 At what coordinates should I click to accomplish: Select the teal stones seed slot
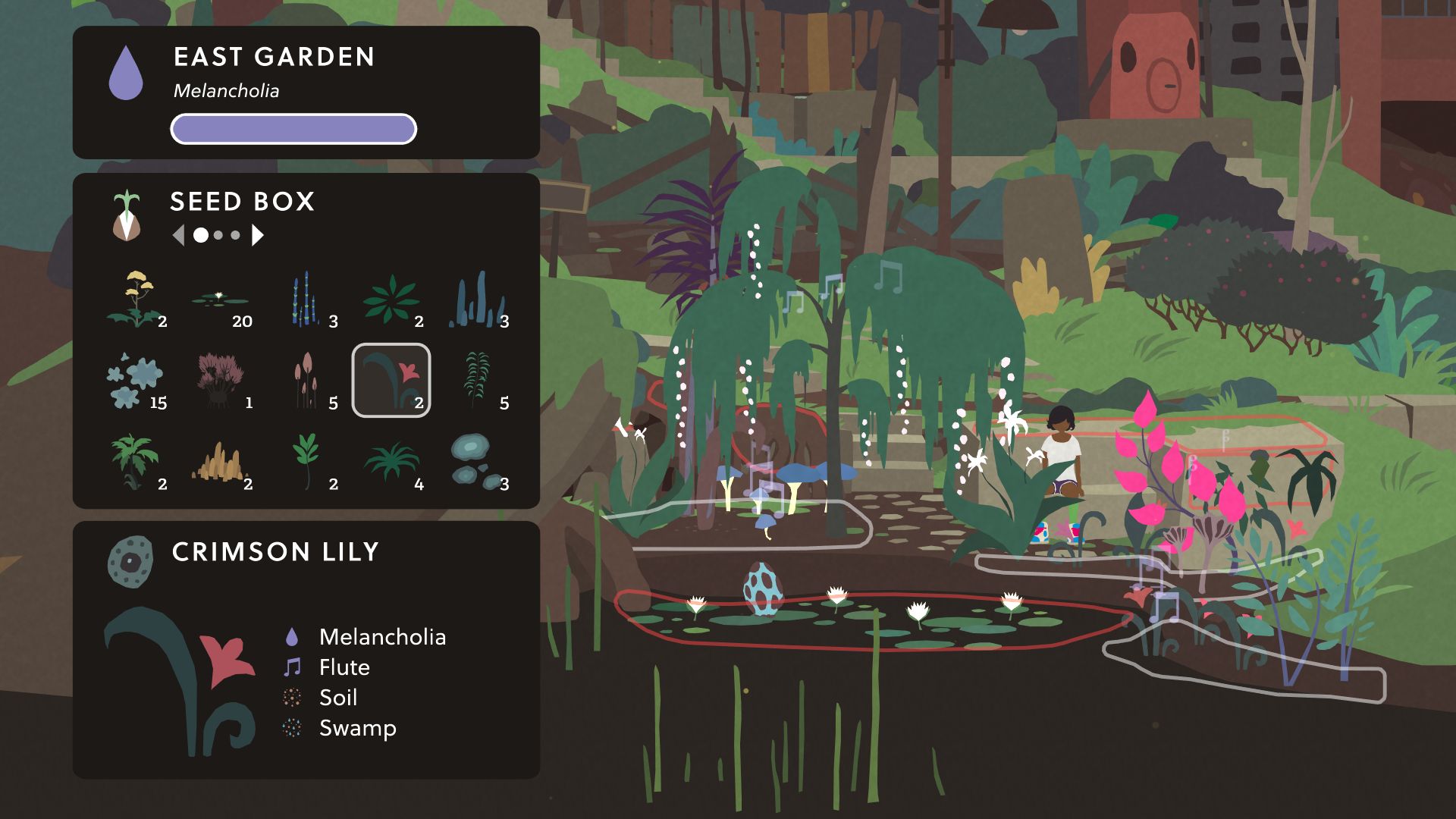[x=478, y=462]
